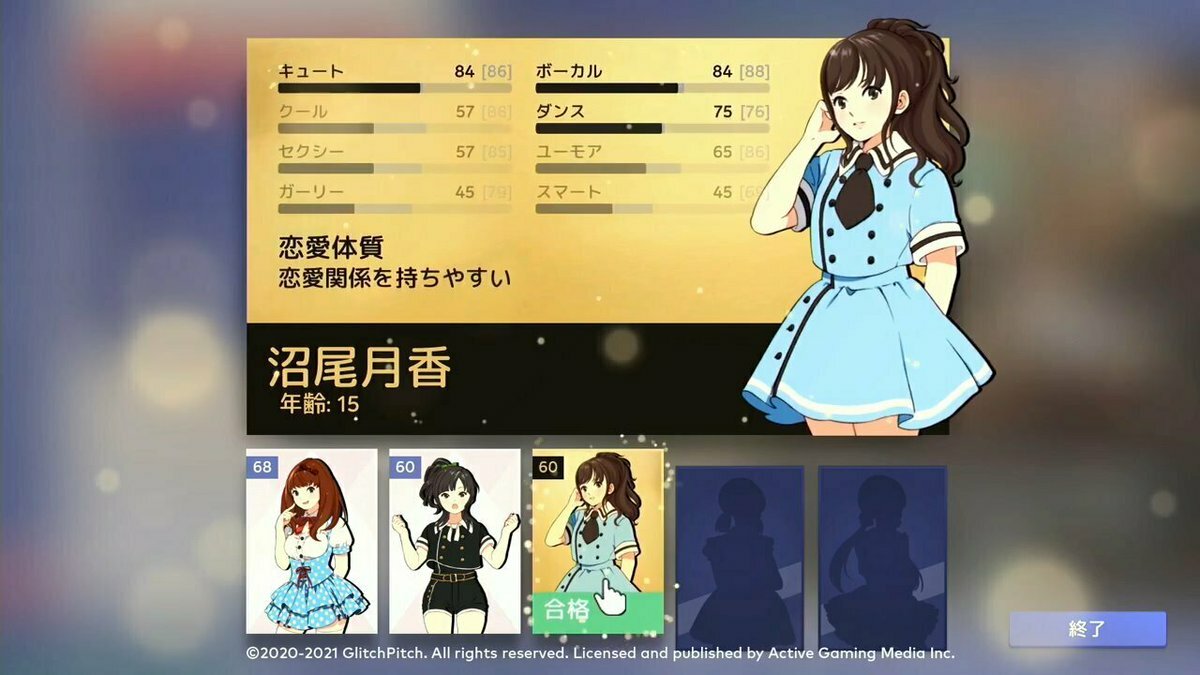Screen dimensions: 1200x675
Task: Select the gold card marked 合格
Action: (597, 541)
